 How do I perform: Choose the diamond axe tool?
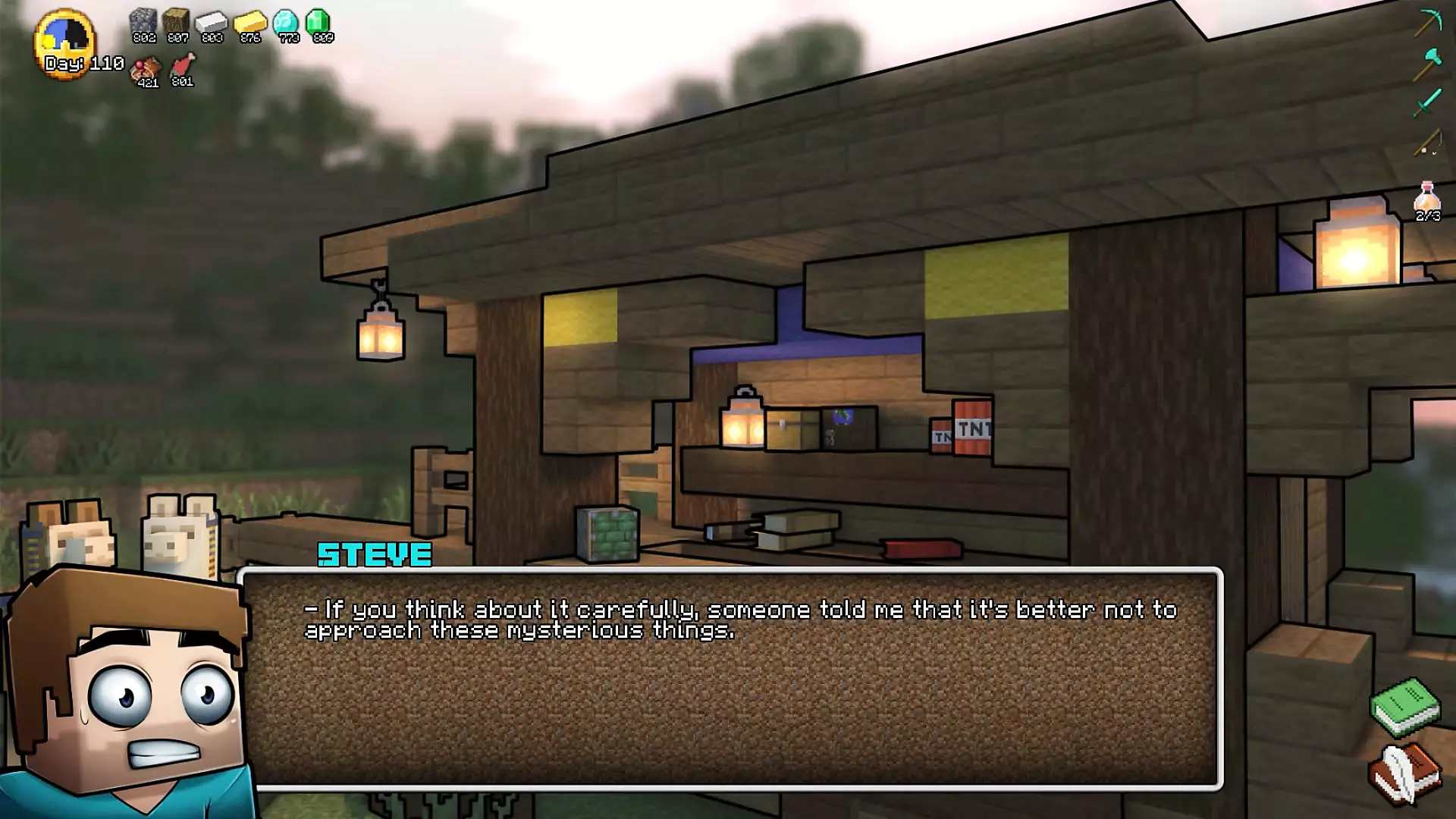[x=1428, y=63]
